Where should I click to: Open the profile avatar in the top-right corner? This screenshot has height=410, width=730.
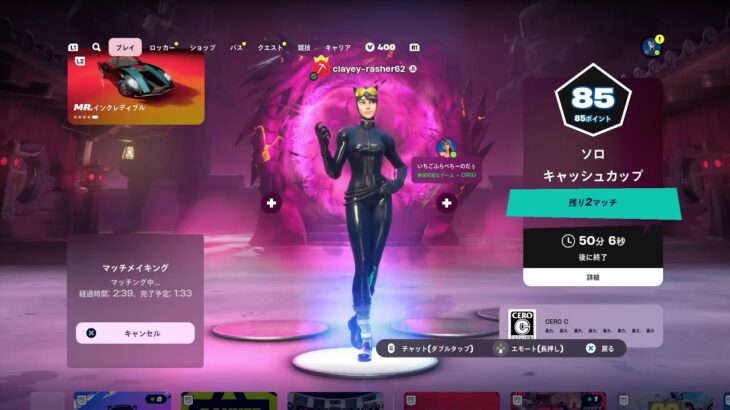click(x=651, y=47)
